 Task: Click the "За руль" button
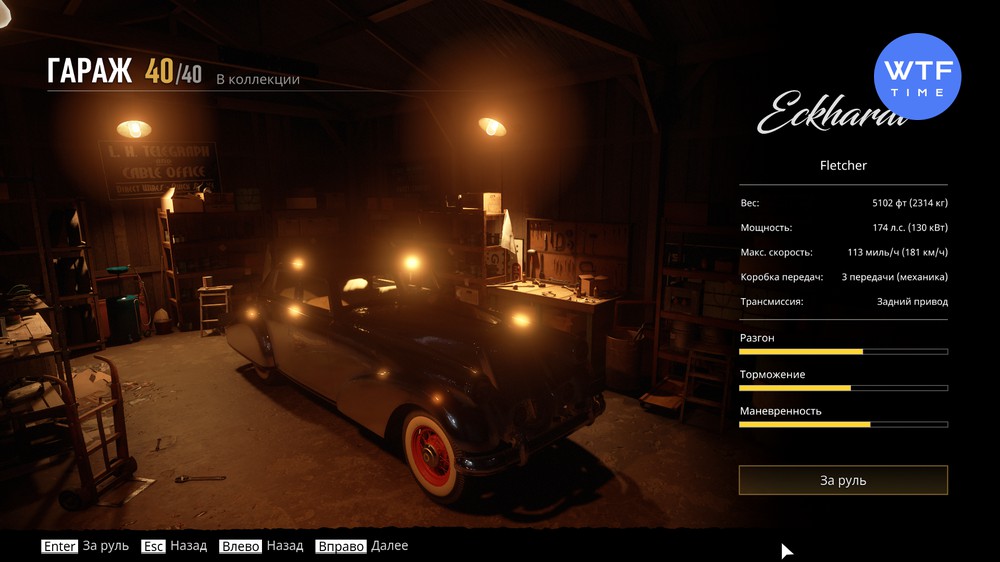coord(843,480)
